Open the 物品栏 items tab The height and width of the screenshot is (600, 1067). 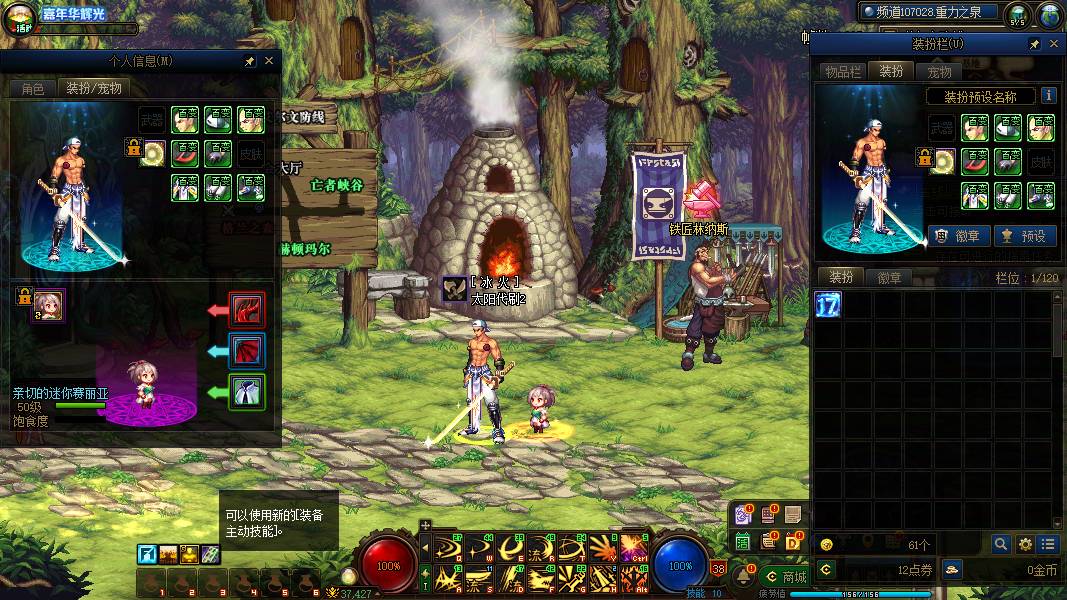(842, 71)
